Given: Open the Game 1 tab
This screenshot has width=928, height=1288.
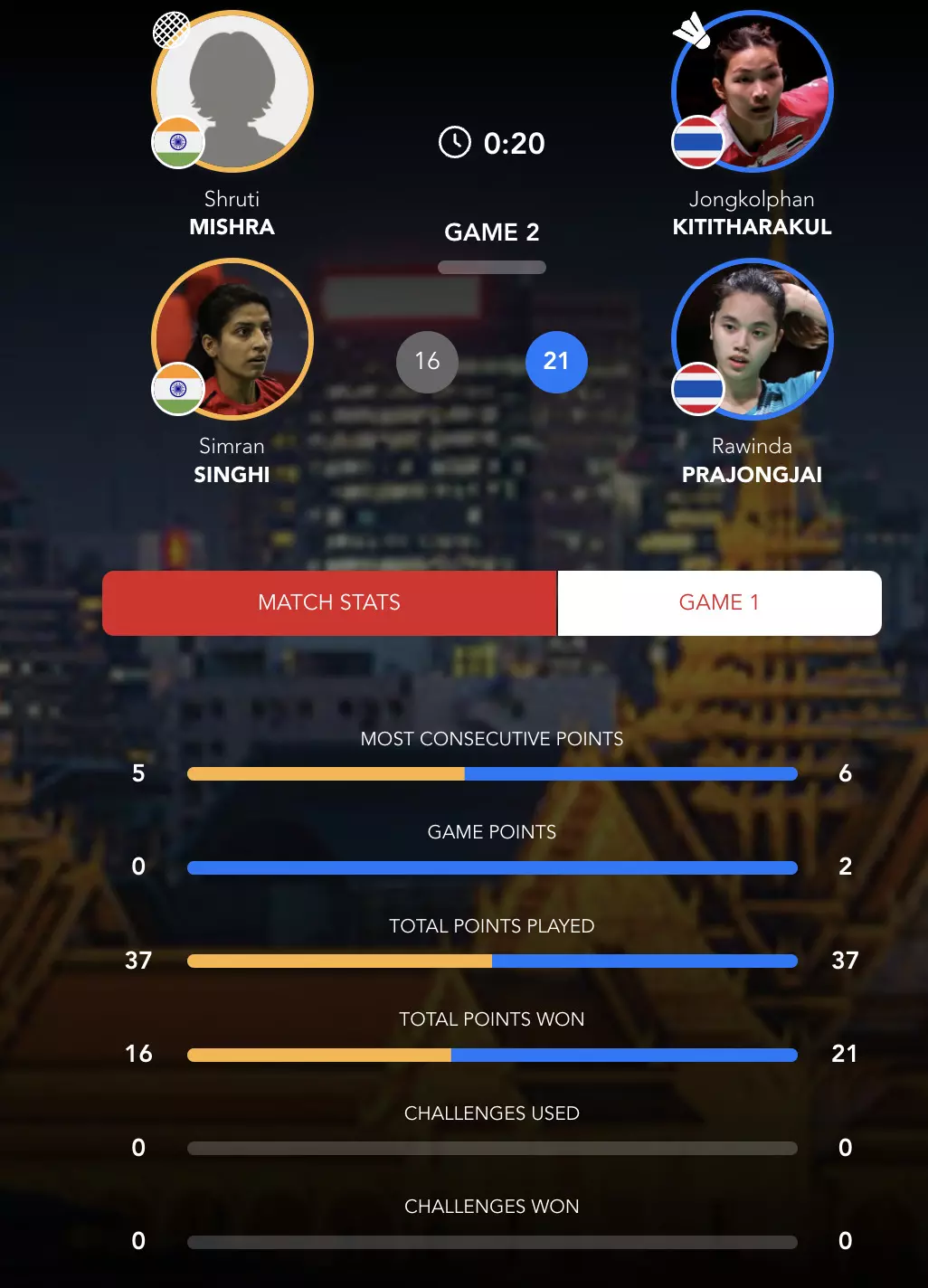Looking at the screenshot, I should (x=719, y=602).
